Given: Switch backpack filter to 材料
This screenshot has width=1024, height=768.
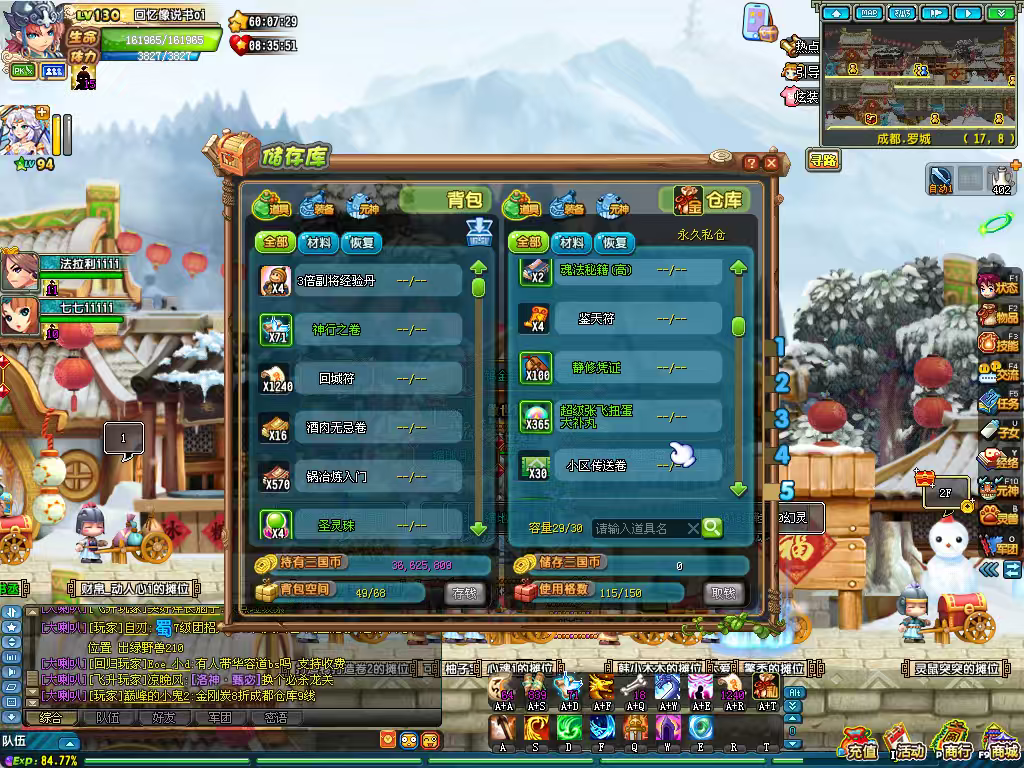Looking at the screenshot, I should point(320,243).
